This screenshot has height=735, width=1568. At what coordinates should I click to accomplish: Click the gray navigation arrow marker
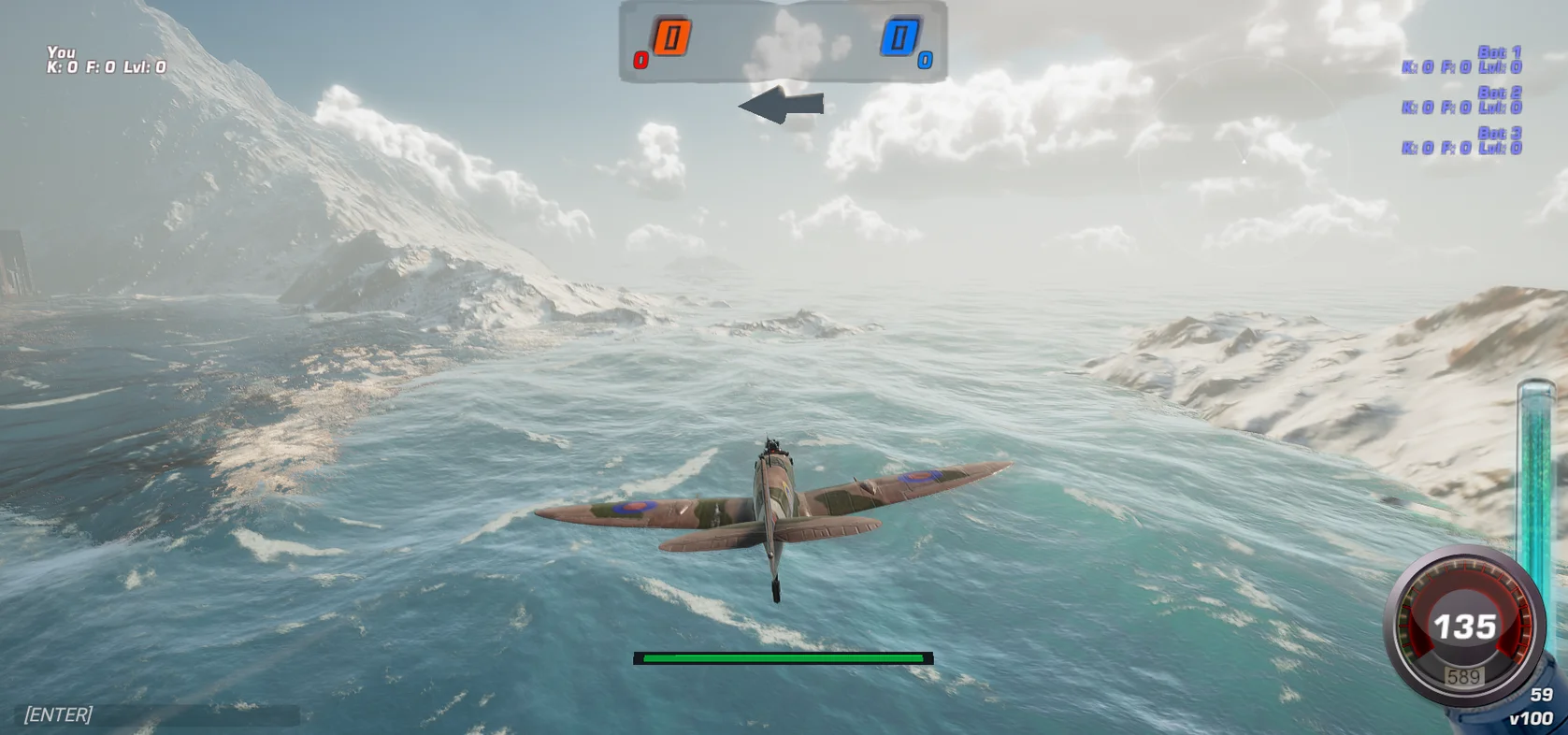(785, 106)
